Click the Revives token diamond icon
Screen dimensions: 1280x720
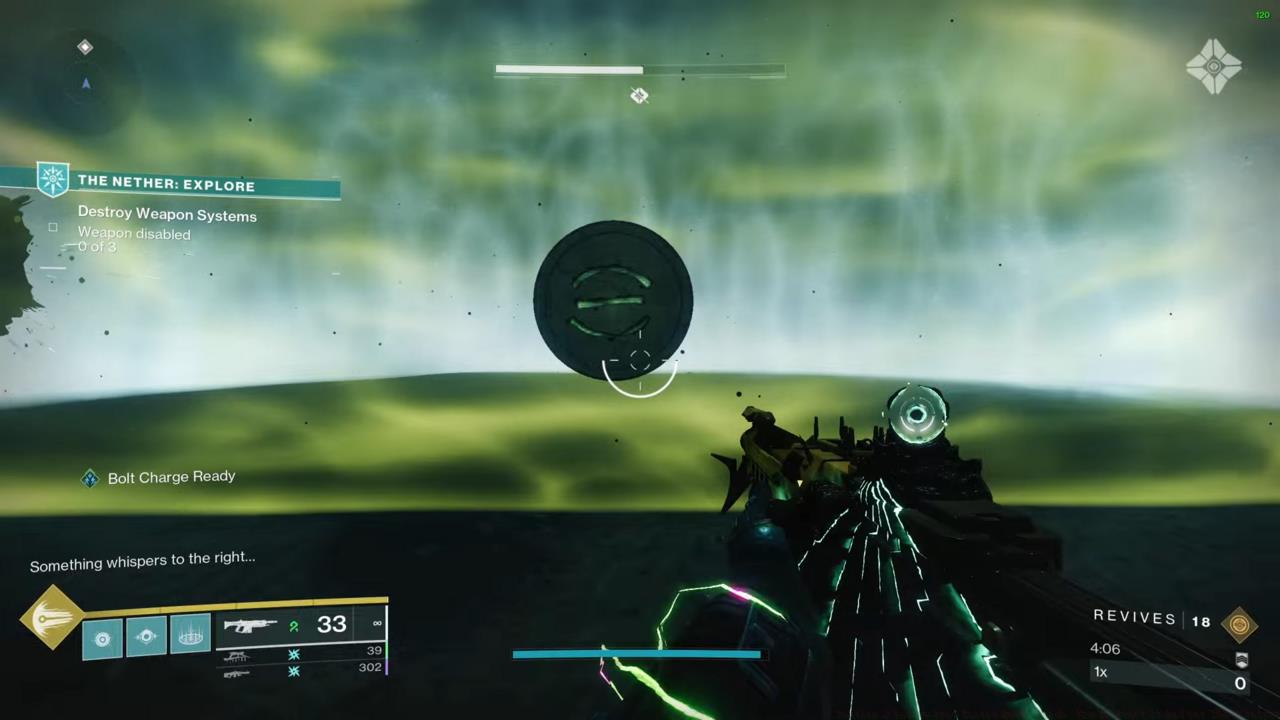[1240, 622]
